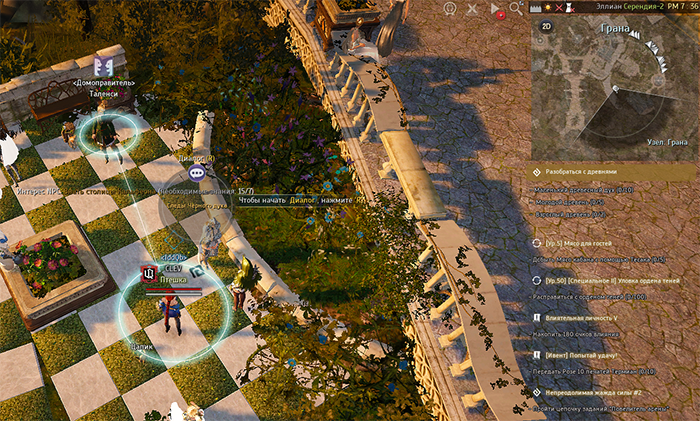This screenshot has height=421, width=700.
Task: Open the quest 'Мясо для гостей'
Action: tap(580, 243)
